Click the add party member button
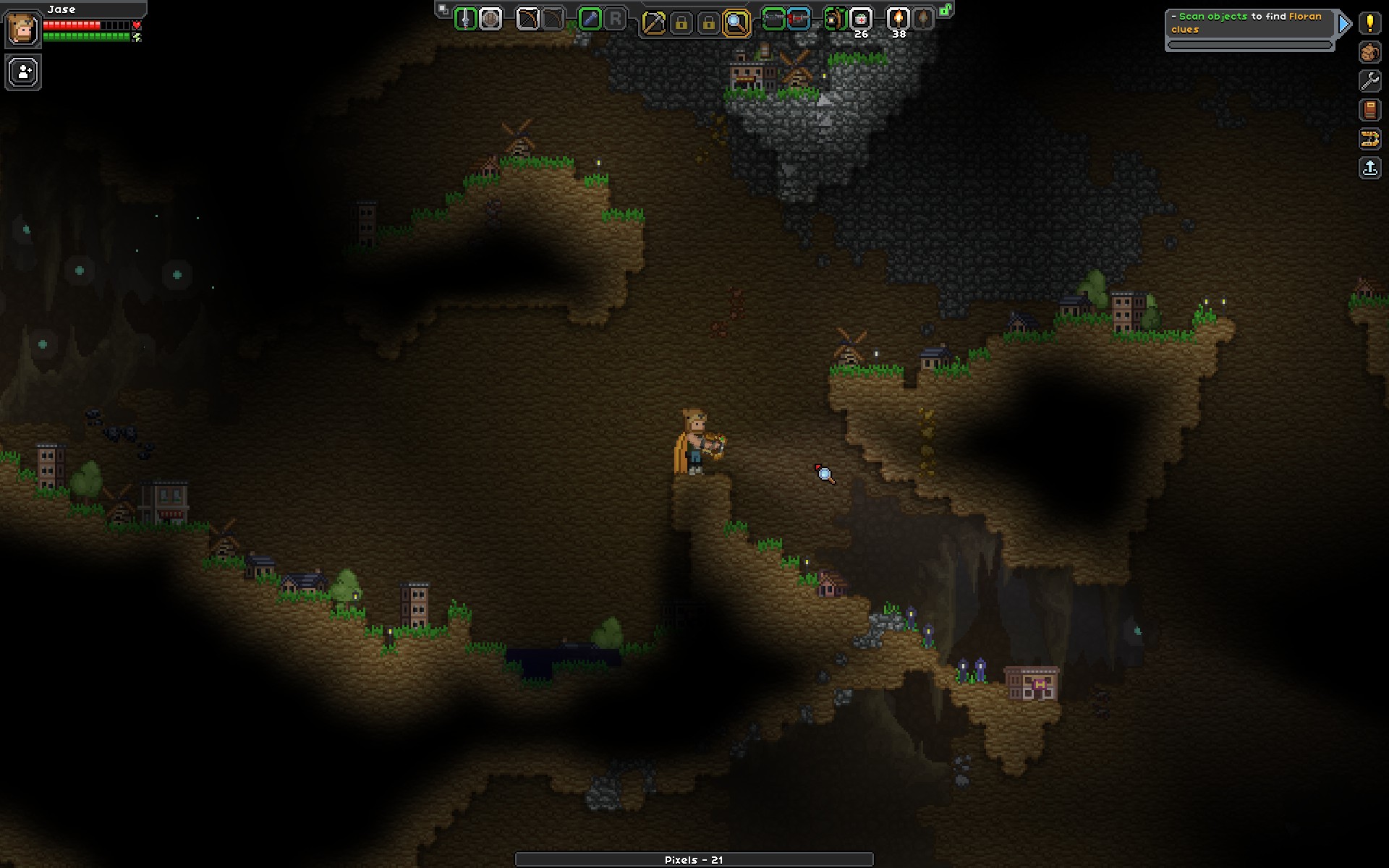 click(x=23, y=72)
